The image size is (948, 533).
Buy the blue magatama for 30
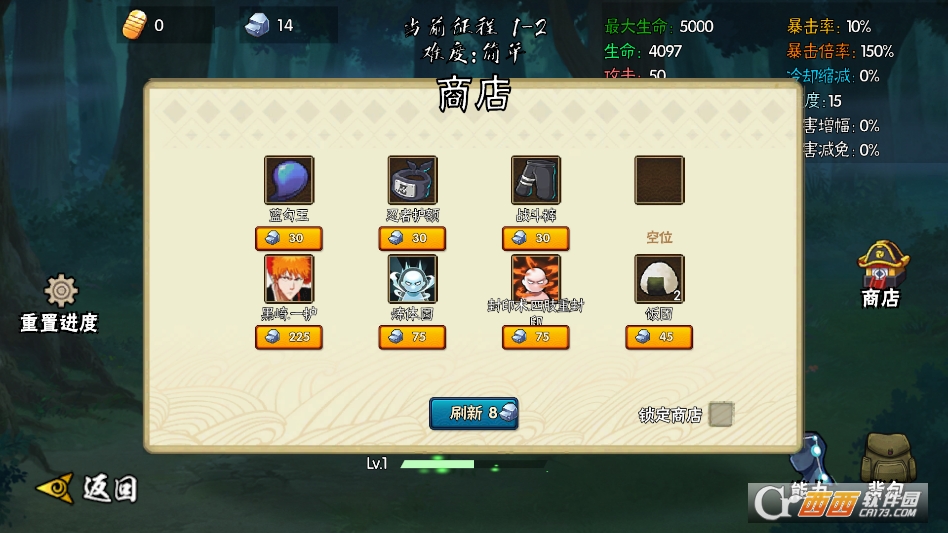pyautogui.click(x=289, y=238)
